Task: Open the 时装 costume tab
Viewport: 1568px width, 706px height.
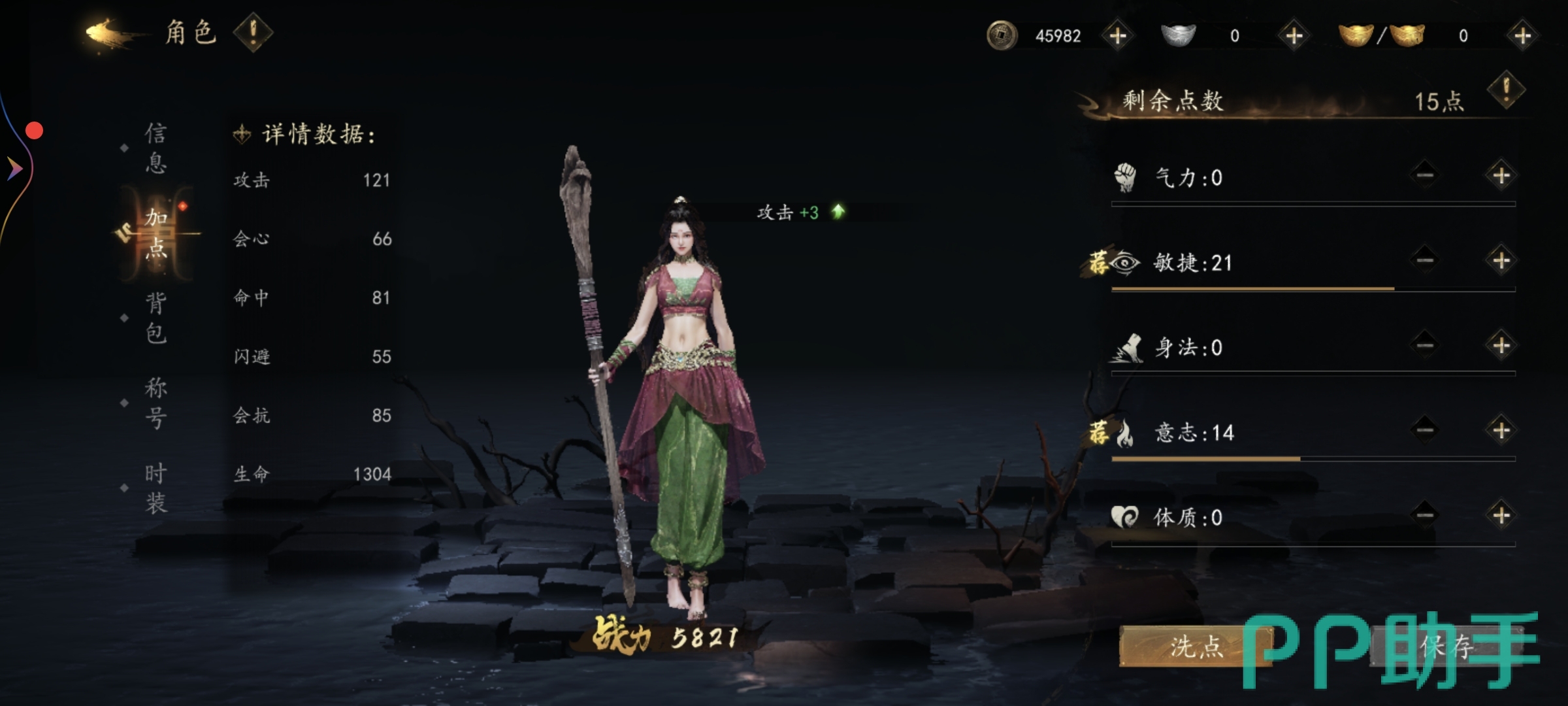Action: [155, 488]
